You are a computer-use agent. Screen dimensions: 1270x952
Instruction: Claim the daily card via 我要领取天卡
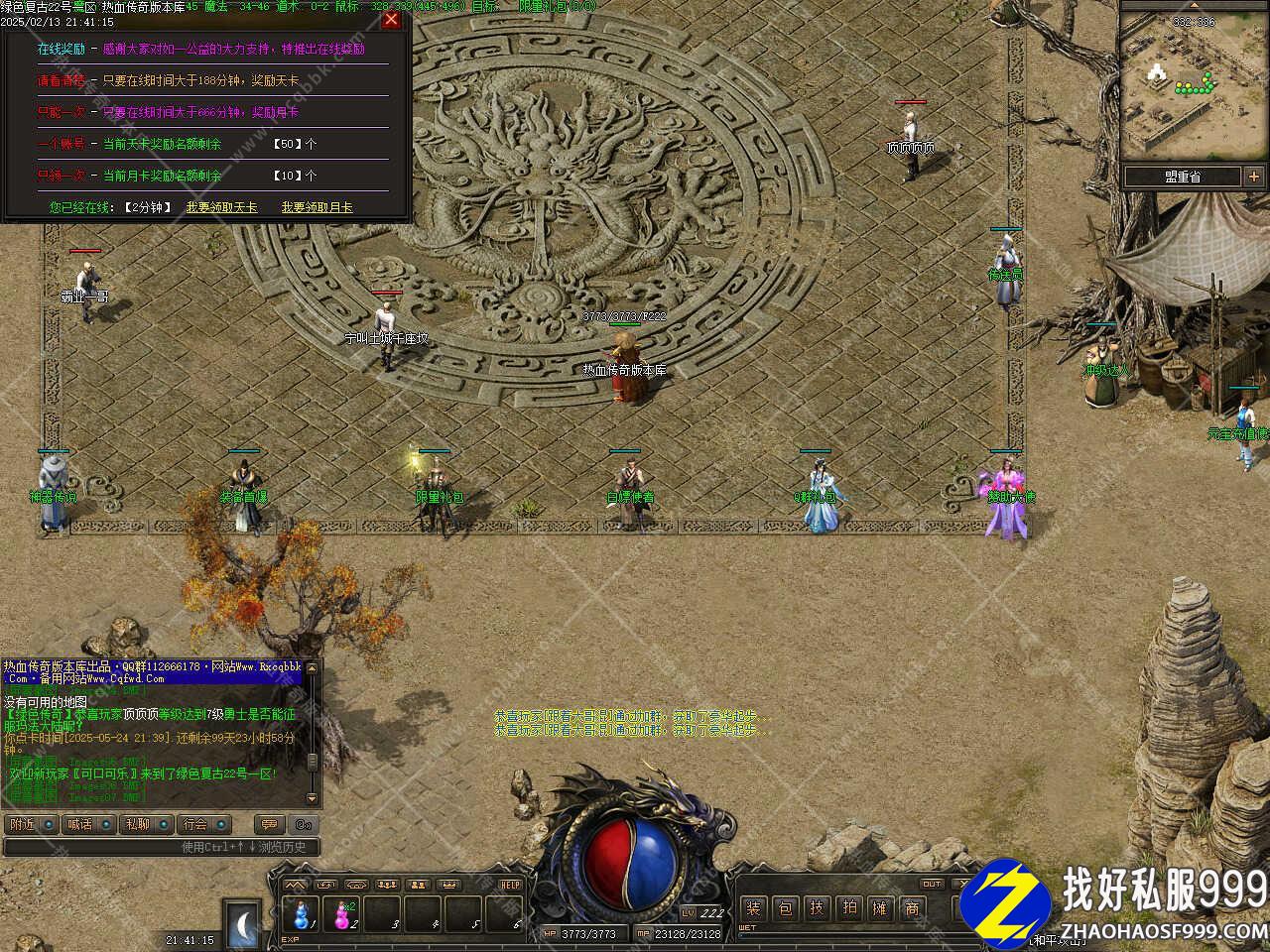tap(221, 207)
